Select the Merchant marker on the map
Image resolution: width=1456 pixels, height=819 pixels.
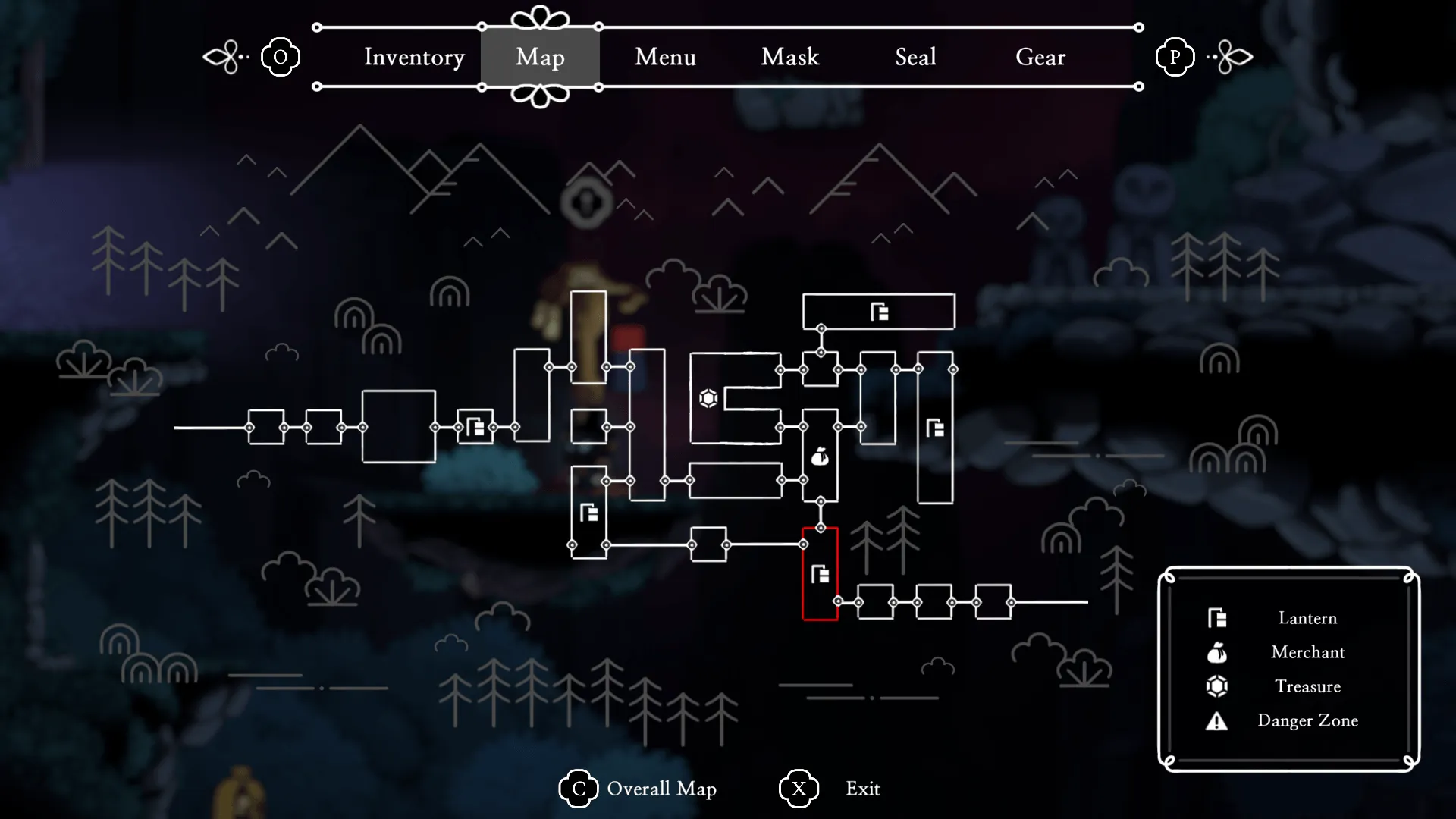820,457
